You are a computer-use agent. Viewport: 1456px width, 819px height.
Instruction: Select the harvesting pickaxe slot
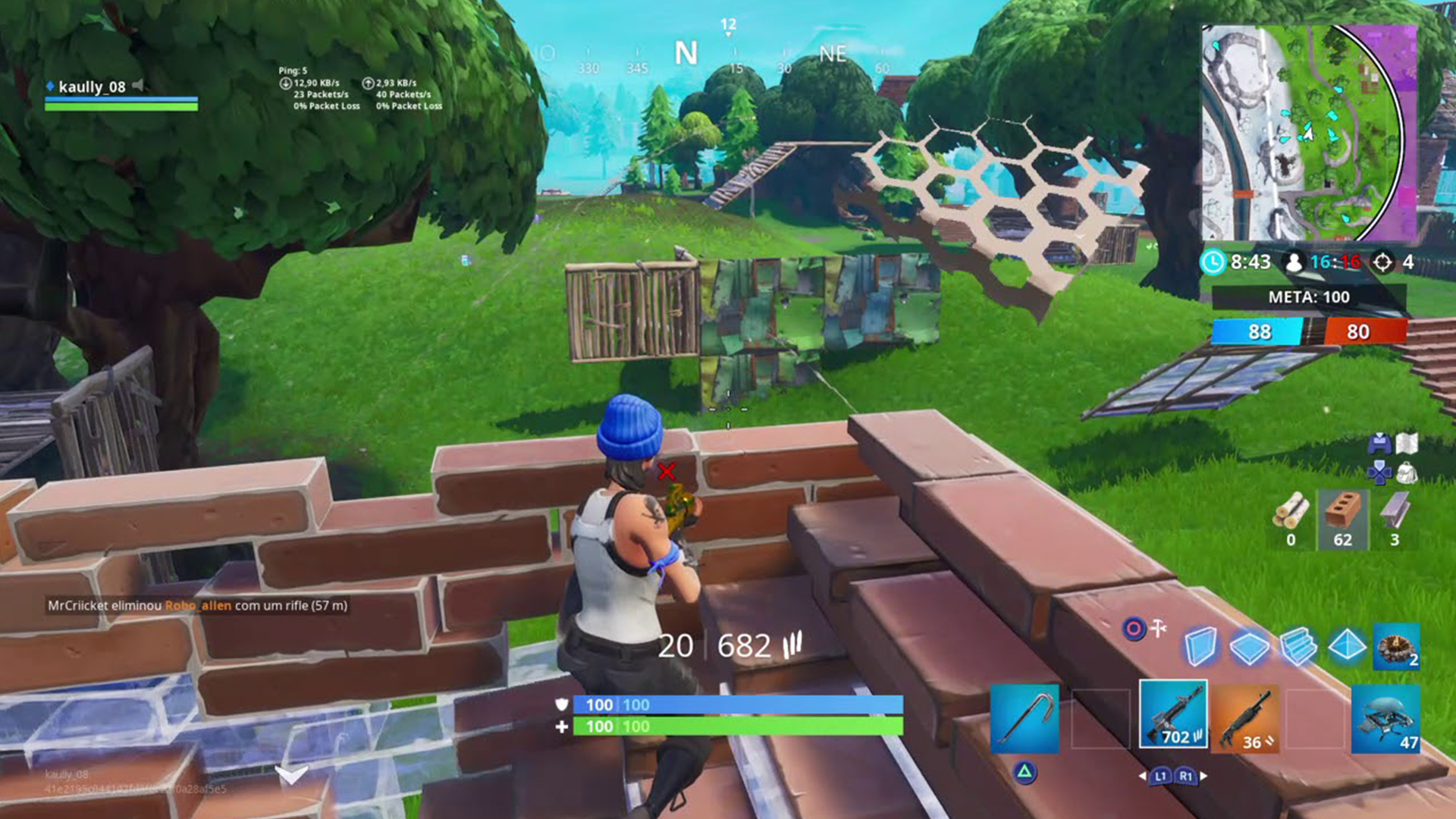pos(1025,717)
